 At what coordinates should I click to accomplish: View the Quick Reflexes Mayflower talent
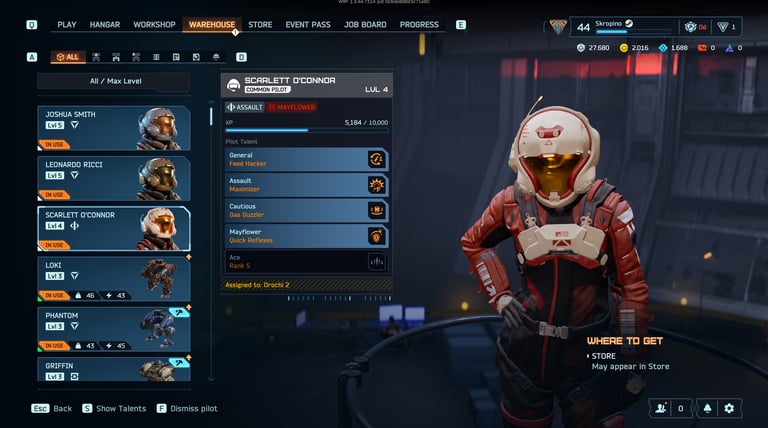pyautogui.click(x=306, y=236)
